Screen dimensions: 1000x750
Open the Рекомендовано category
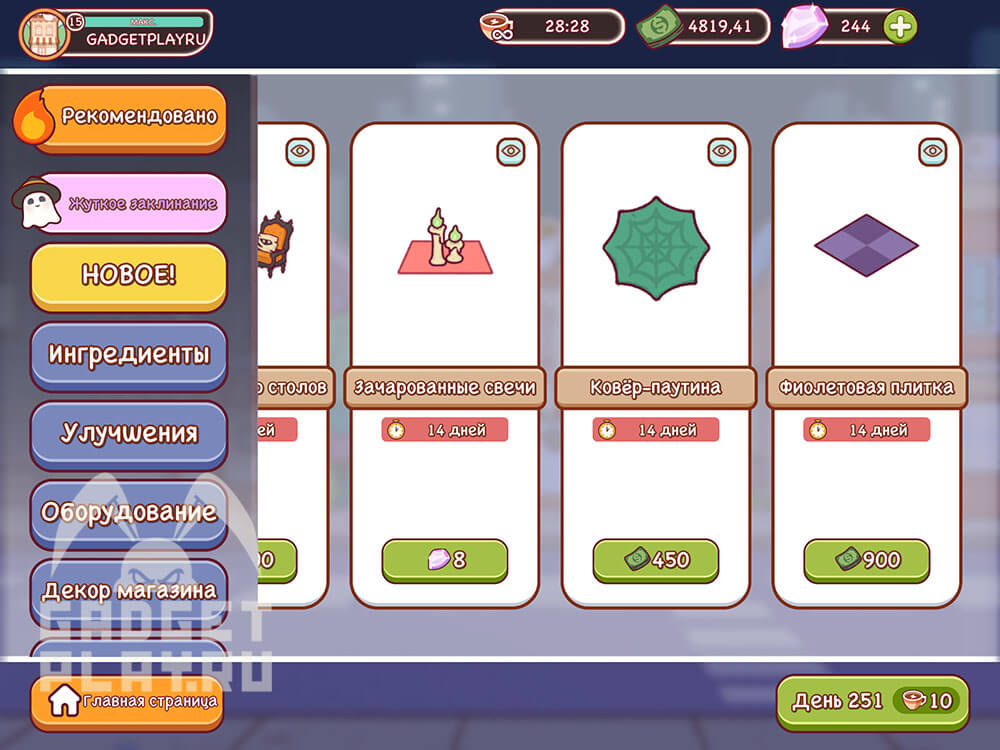128,117
